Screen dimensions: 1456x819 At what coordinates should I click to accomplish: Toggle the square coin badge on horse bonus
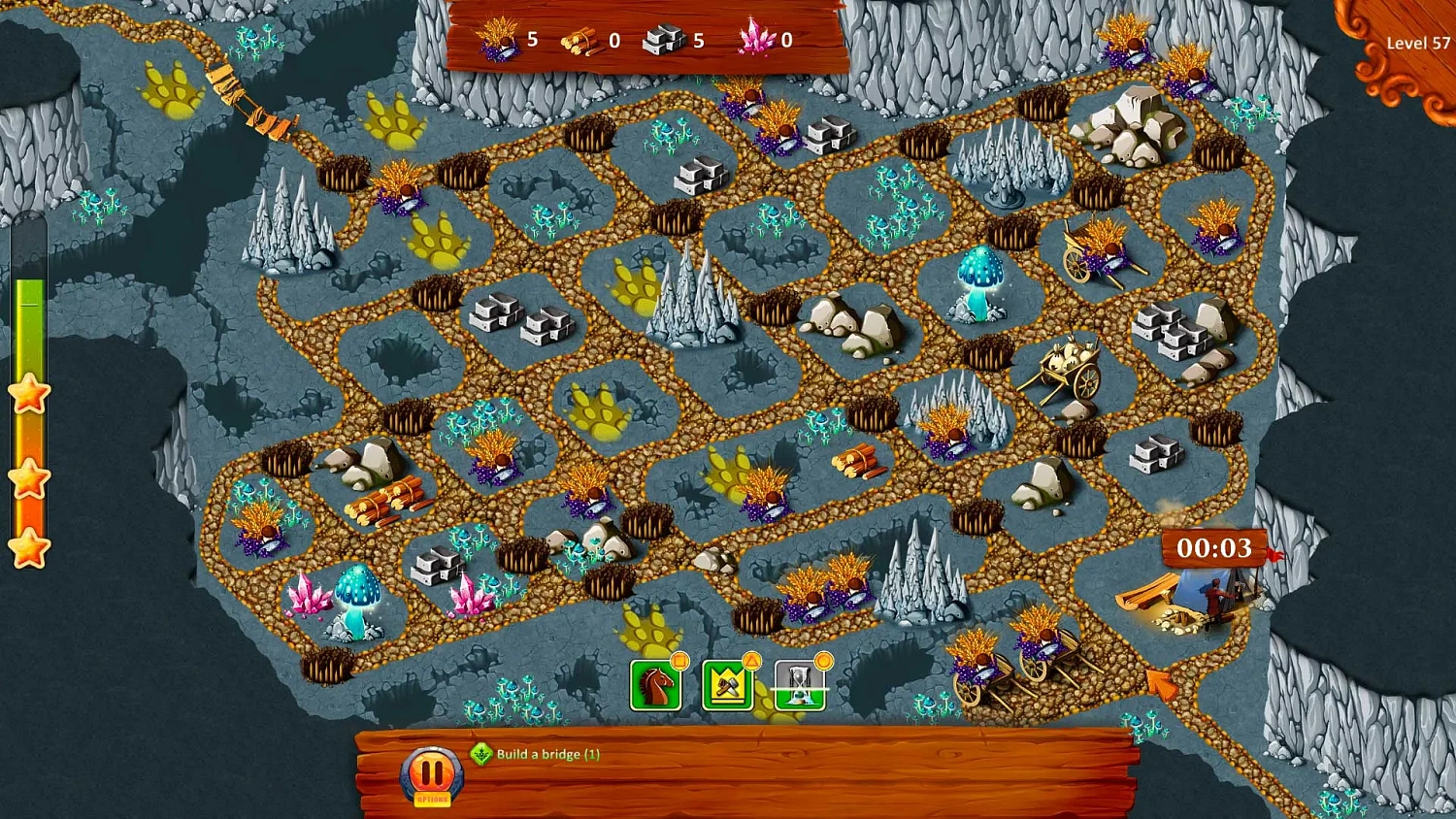tap(679, 660)
